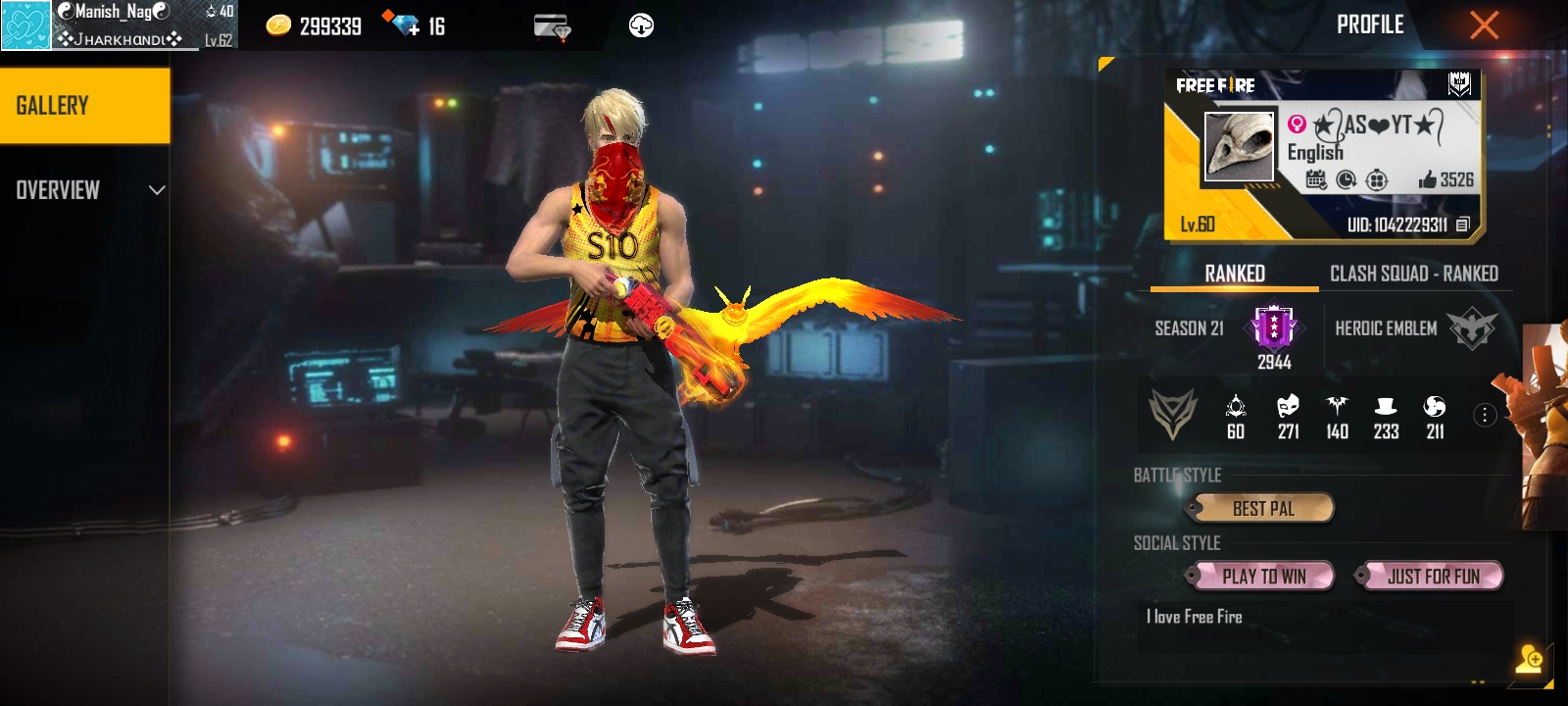The width and height of the screenshot is (1568, 706).
Task: Open Manish_Nag's player avatar in the corner
Action: click(x=25, y=25)
